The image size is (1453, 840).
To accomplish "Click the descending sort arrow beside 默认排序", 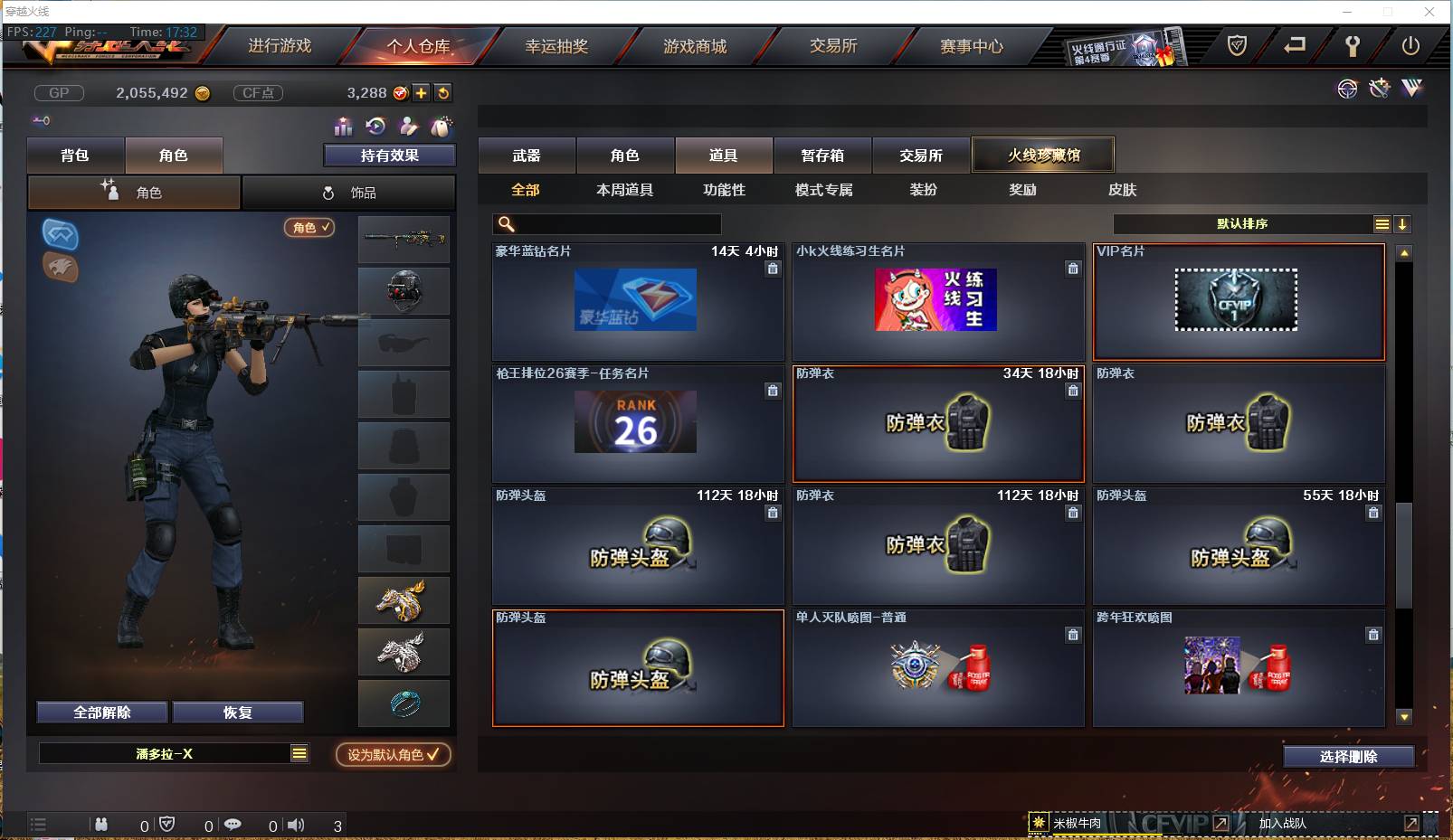I will click(x=1403, y=223).
